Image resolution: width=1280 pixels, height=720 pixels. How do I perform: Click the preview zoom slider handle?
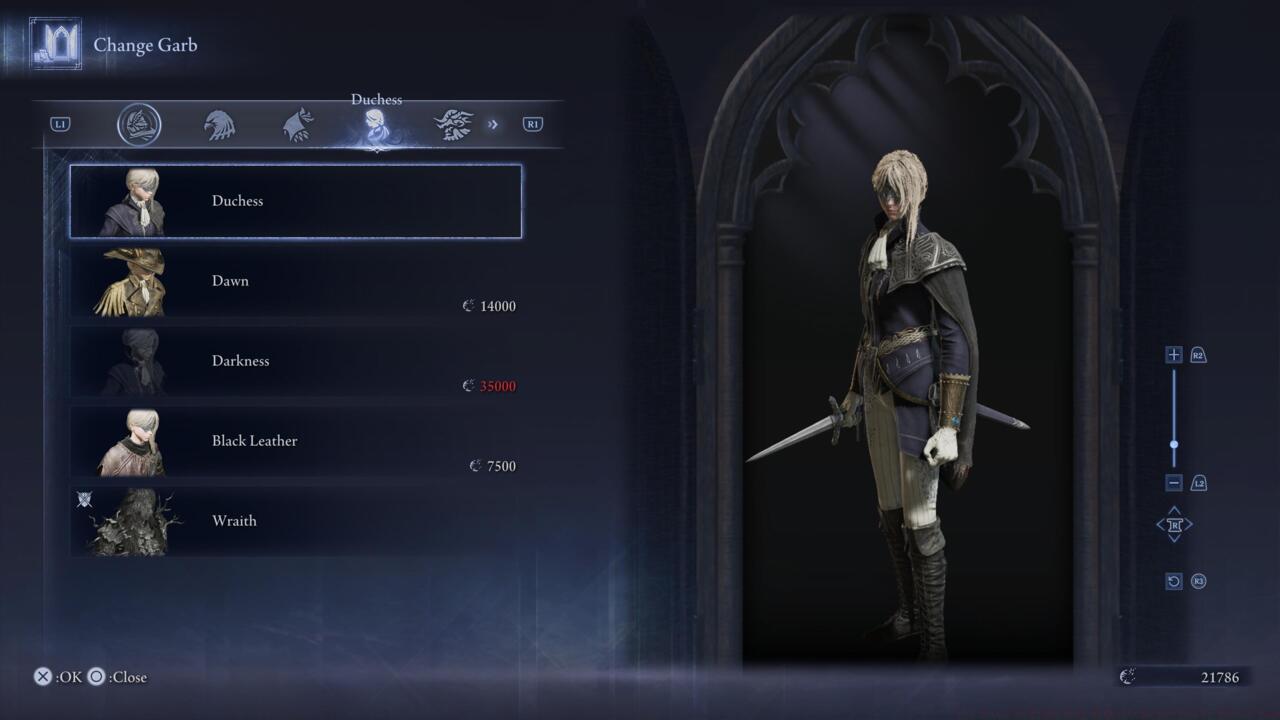coord(1174,445)
